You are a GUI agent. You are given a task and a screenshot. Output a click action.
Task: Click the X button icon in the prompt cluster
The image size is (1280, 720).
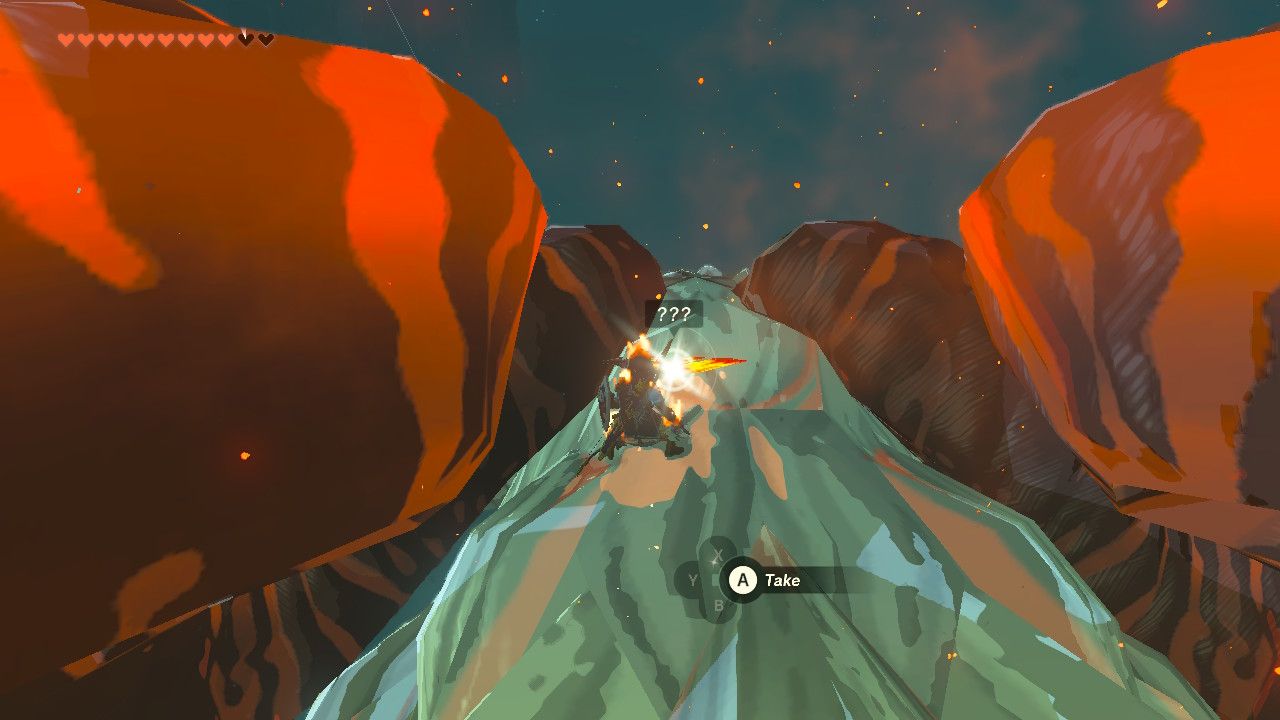(715, 553)
